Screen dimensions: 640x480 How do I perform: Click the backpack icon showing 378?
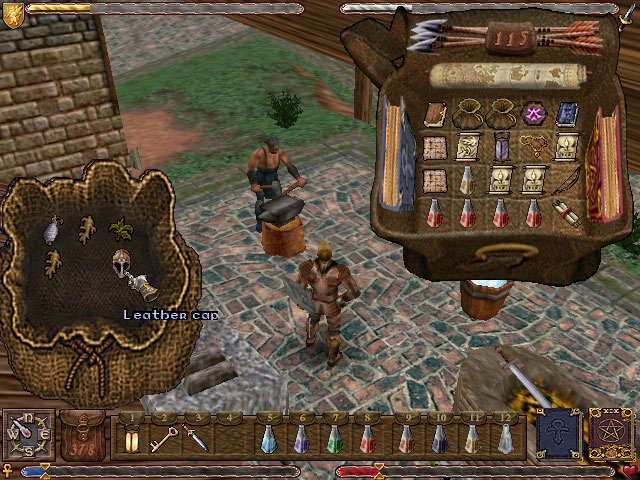coord(82,436)
